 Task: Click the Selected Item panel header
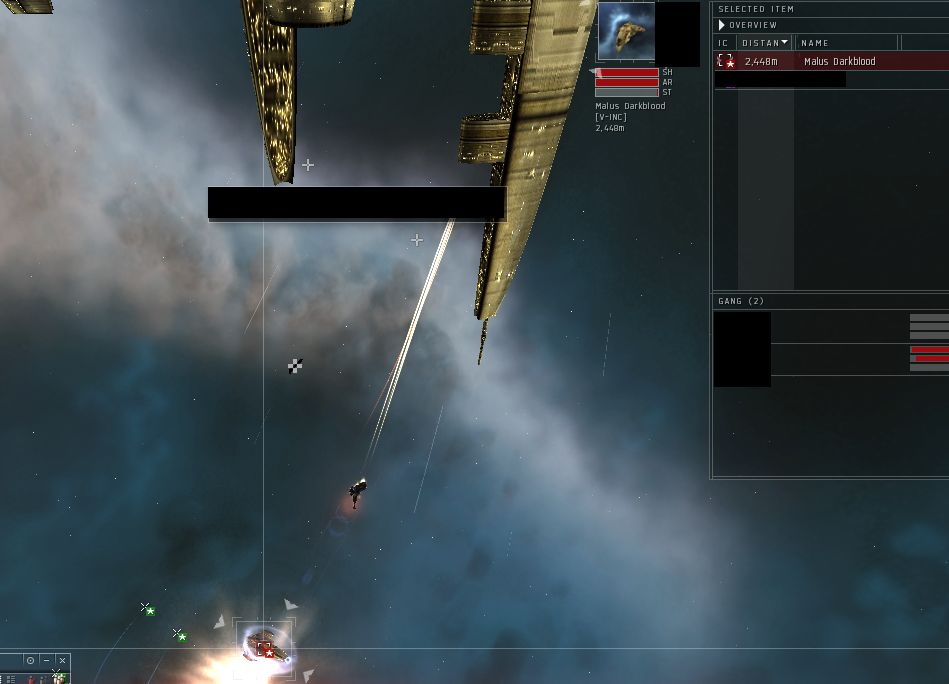click(x=756, y=9)
